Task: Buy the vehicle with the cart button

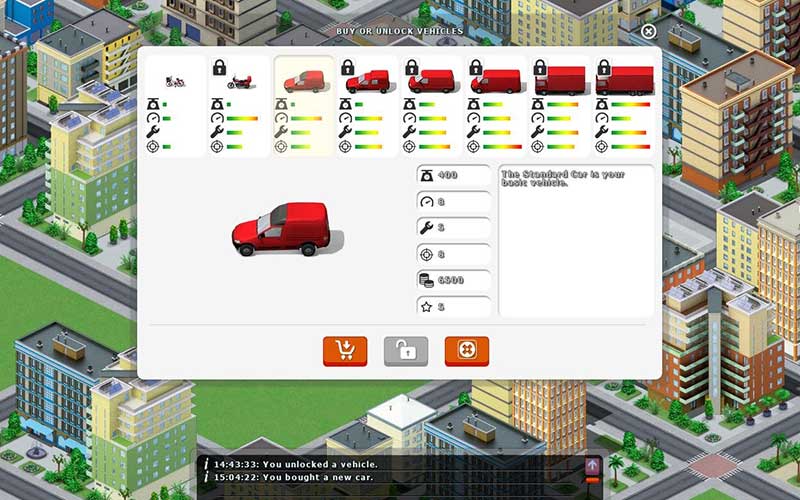Action: 345,351
